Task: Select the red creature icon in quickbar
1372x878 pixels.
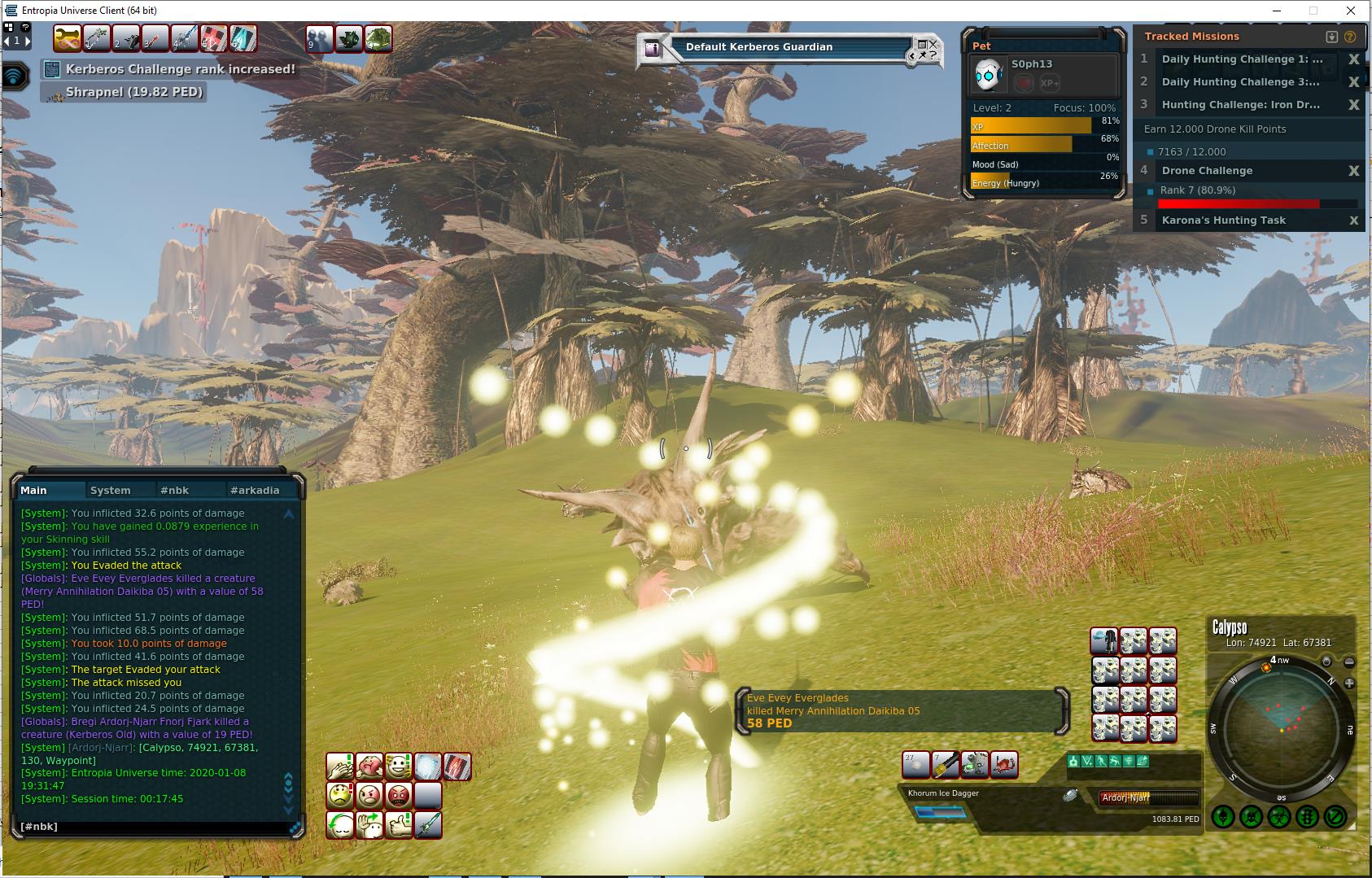Action: [x=1004, y=765]
